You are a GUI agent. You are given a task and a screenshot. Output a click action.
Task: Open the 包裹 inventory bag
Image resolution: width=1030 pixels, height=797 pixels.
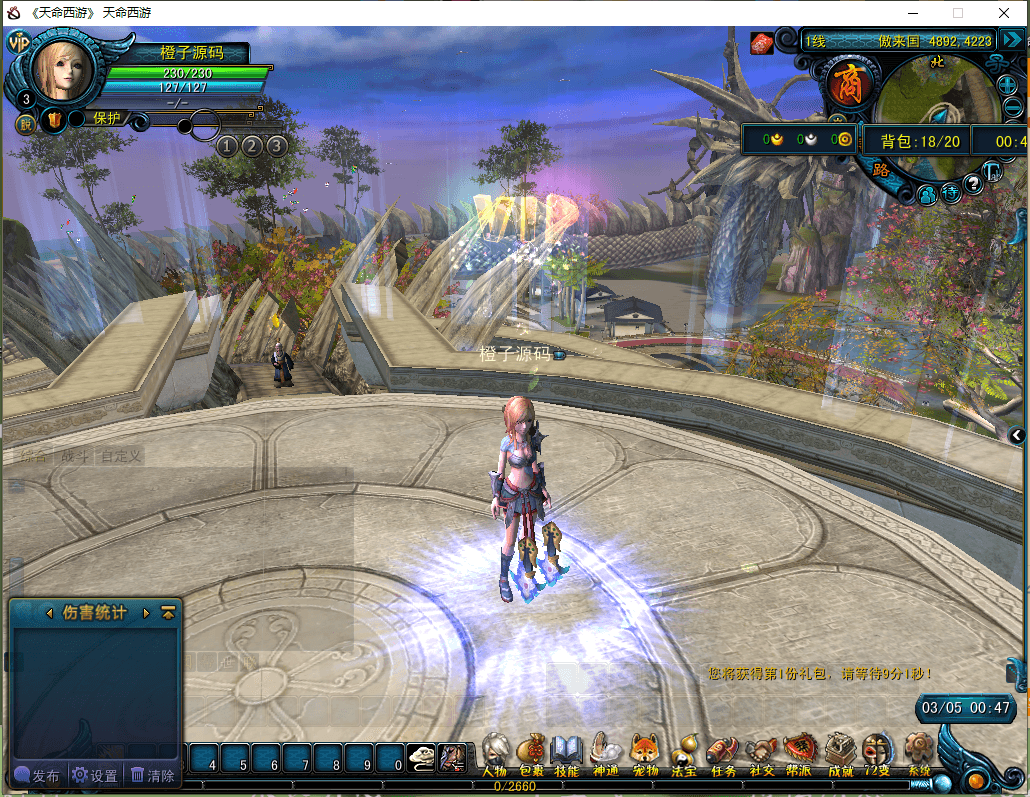point(531,752)
